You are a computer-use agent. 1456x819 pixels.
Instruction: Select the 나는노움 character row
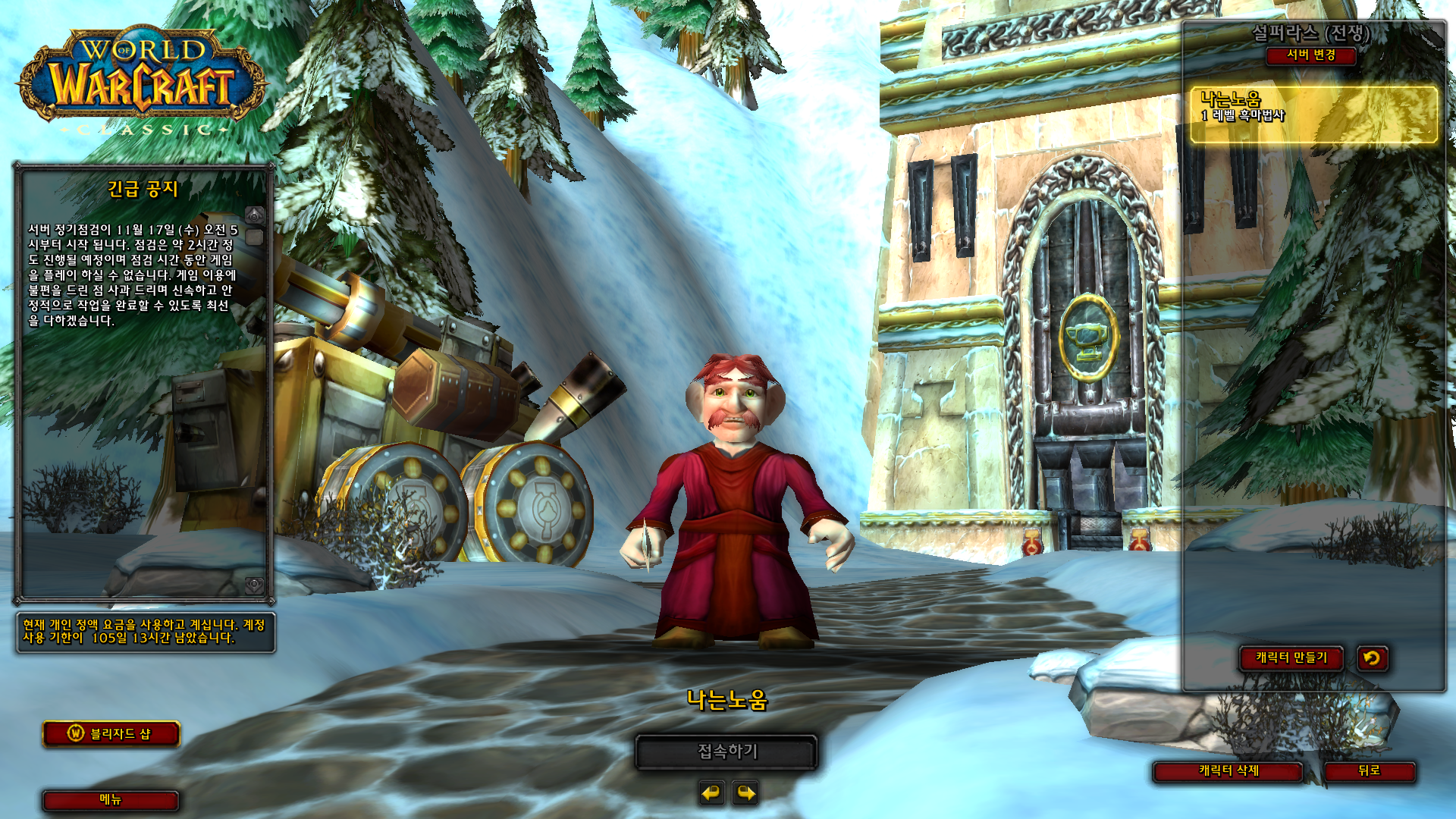click(x=1313, y=115)
